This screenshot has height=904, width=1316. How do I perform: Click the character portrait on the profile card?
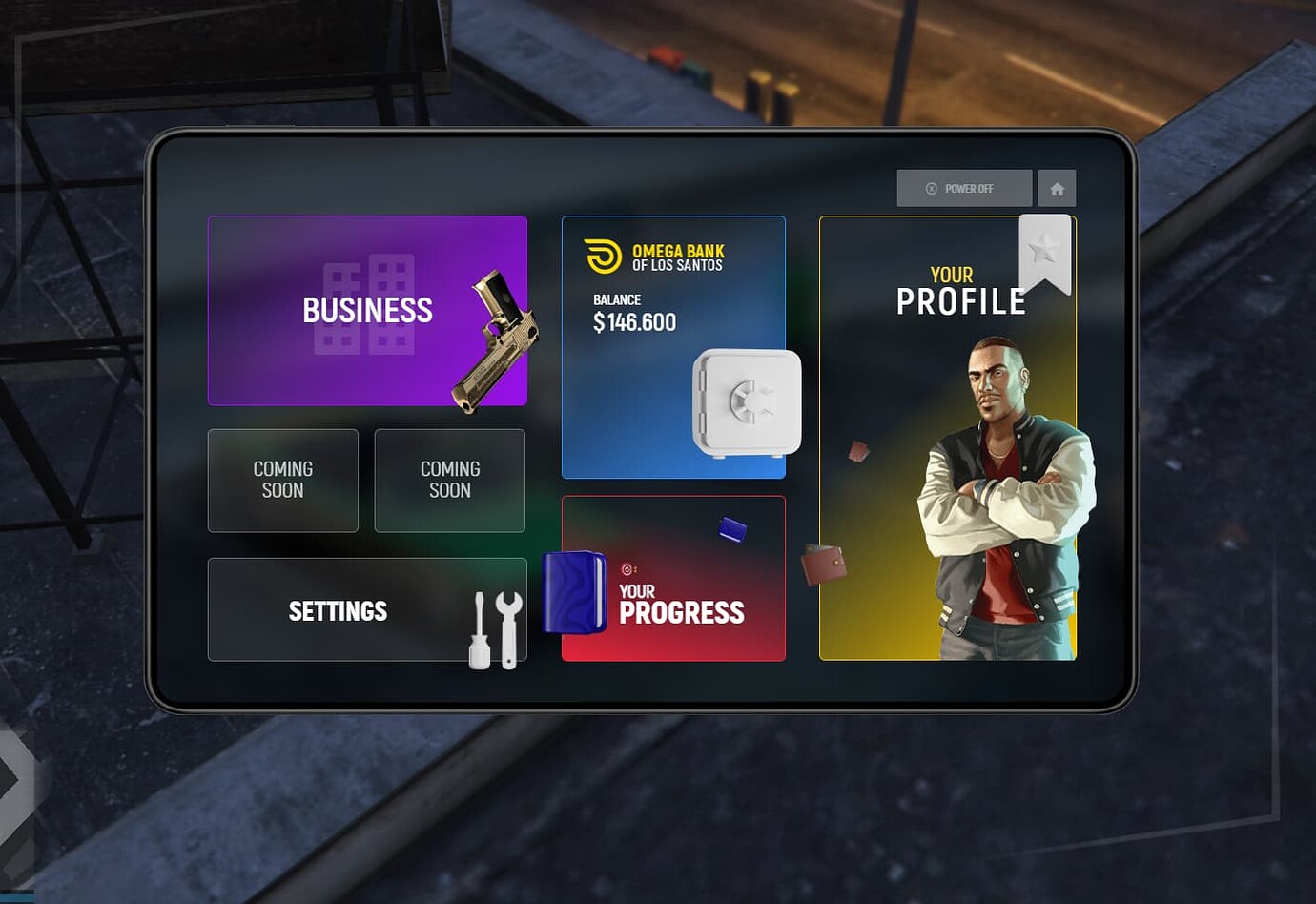point(992,477)
